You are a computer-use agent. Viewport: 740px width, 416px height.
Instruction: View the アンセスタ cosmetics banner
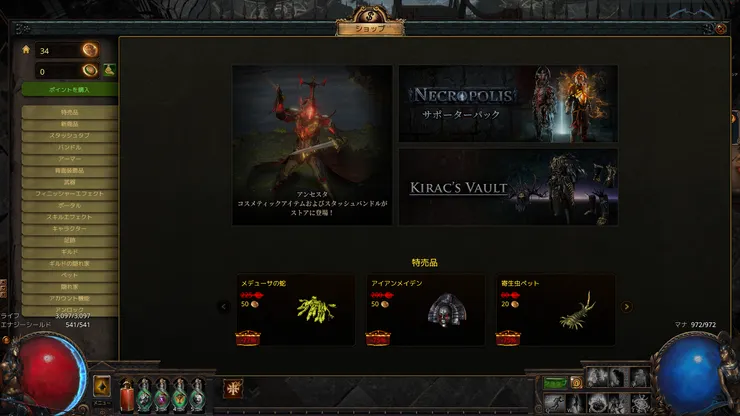tap(312, 145)
